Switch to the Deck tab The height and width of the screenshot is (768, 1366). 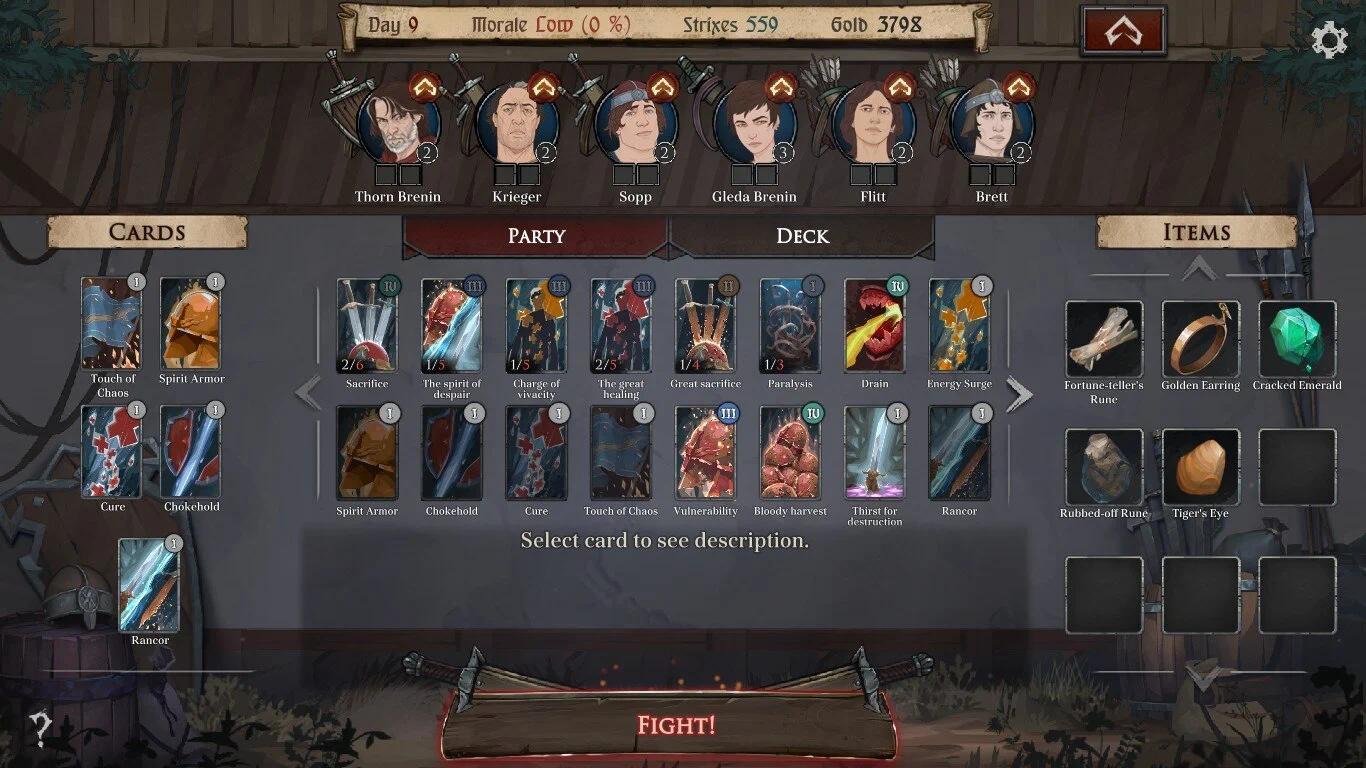[x=806, y=237]
